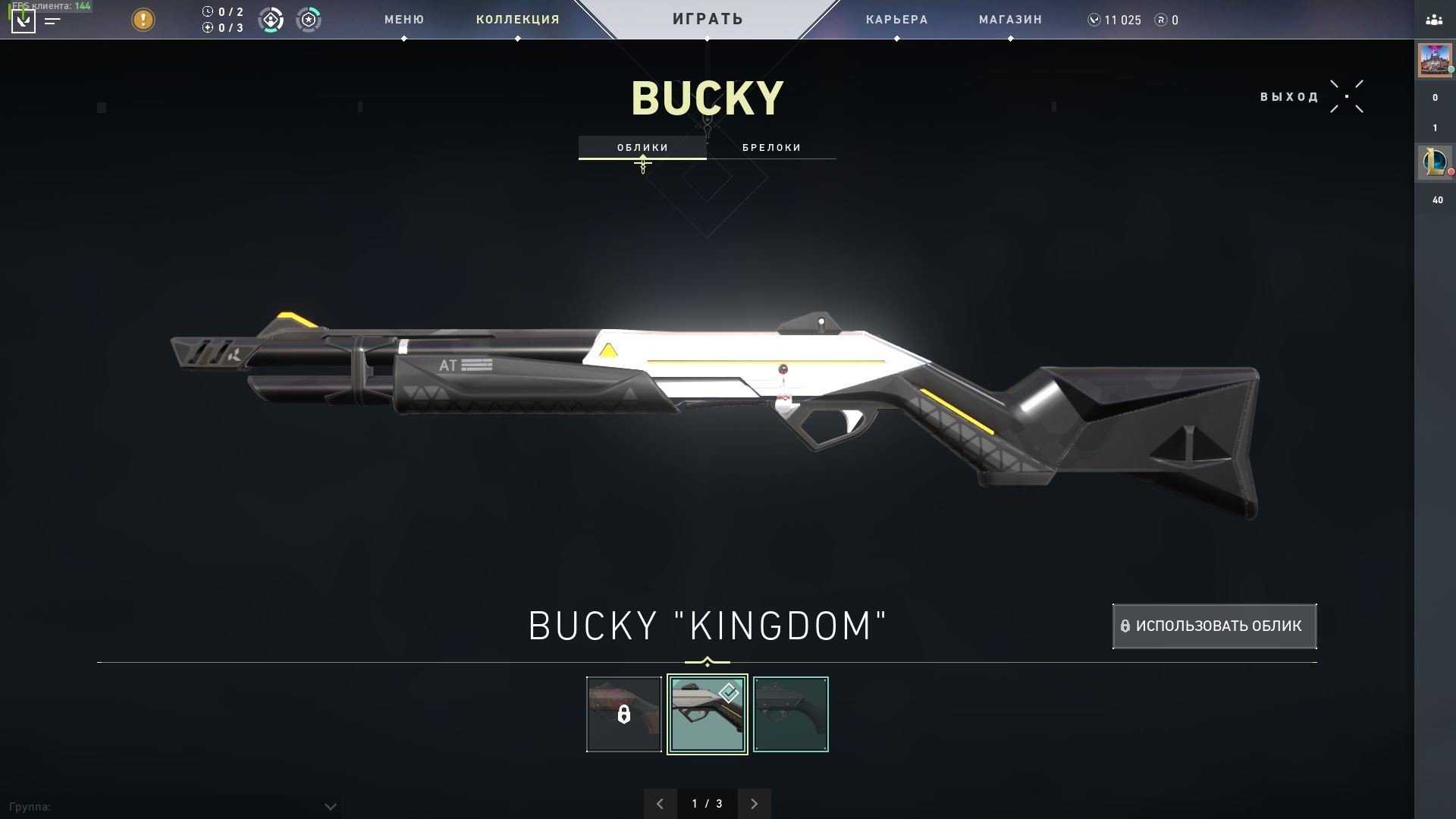Expand the Группа dropdown

point(330,806)
